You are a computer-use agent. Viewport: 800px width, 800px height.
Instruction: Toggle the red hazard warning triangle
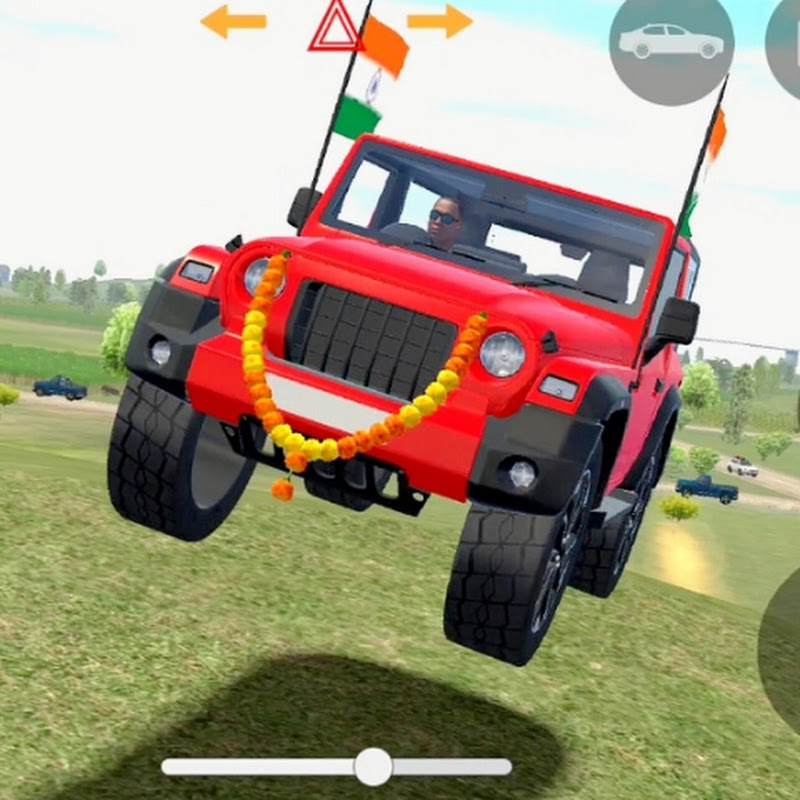[335, 27]
